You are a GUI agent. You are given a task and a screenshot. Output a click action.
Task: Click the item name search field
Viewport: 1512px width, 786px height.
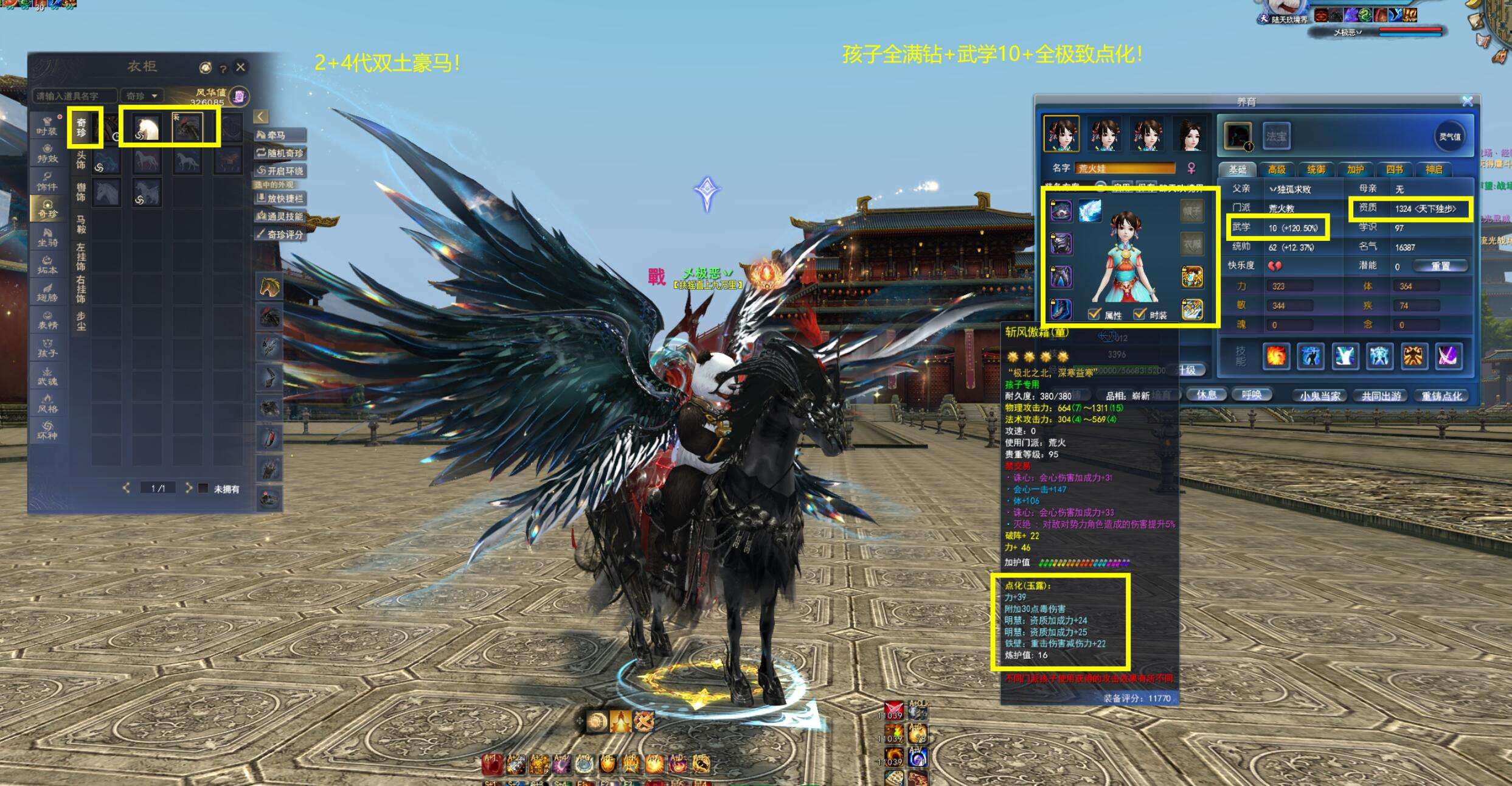point(74,96)
